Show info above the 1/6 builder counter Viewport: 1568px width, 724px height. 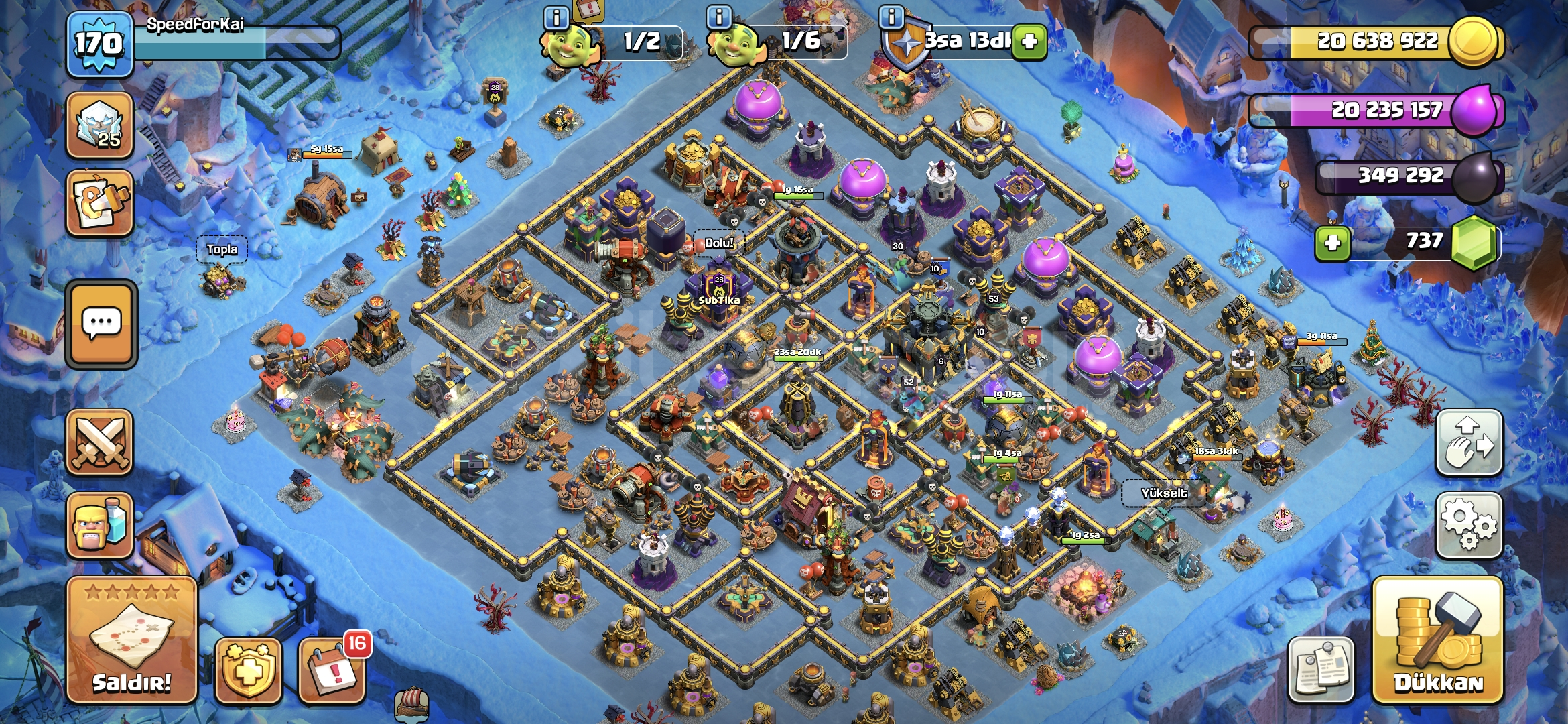(x=719, y=17)
